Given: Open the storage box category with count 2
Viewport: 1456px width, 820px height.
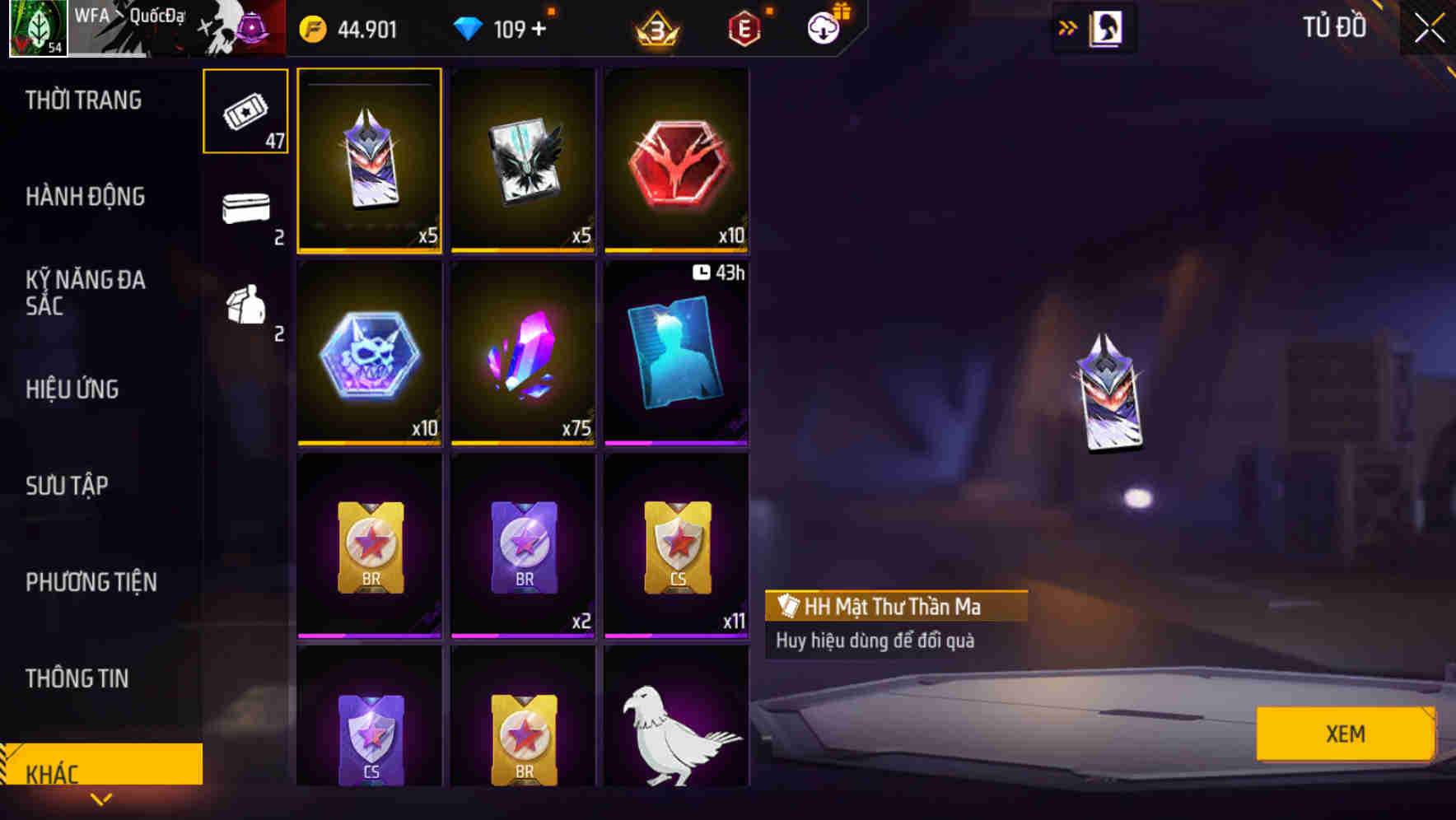Looking at the screenshot, I should click(245, 212).
